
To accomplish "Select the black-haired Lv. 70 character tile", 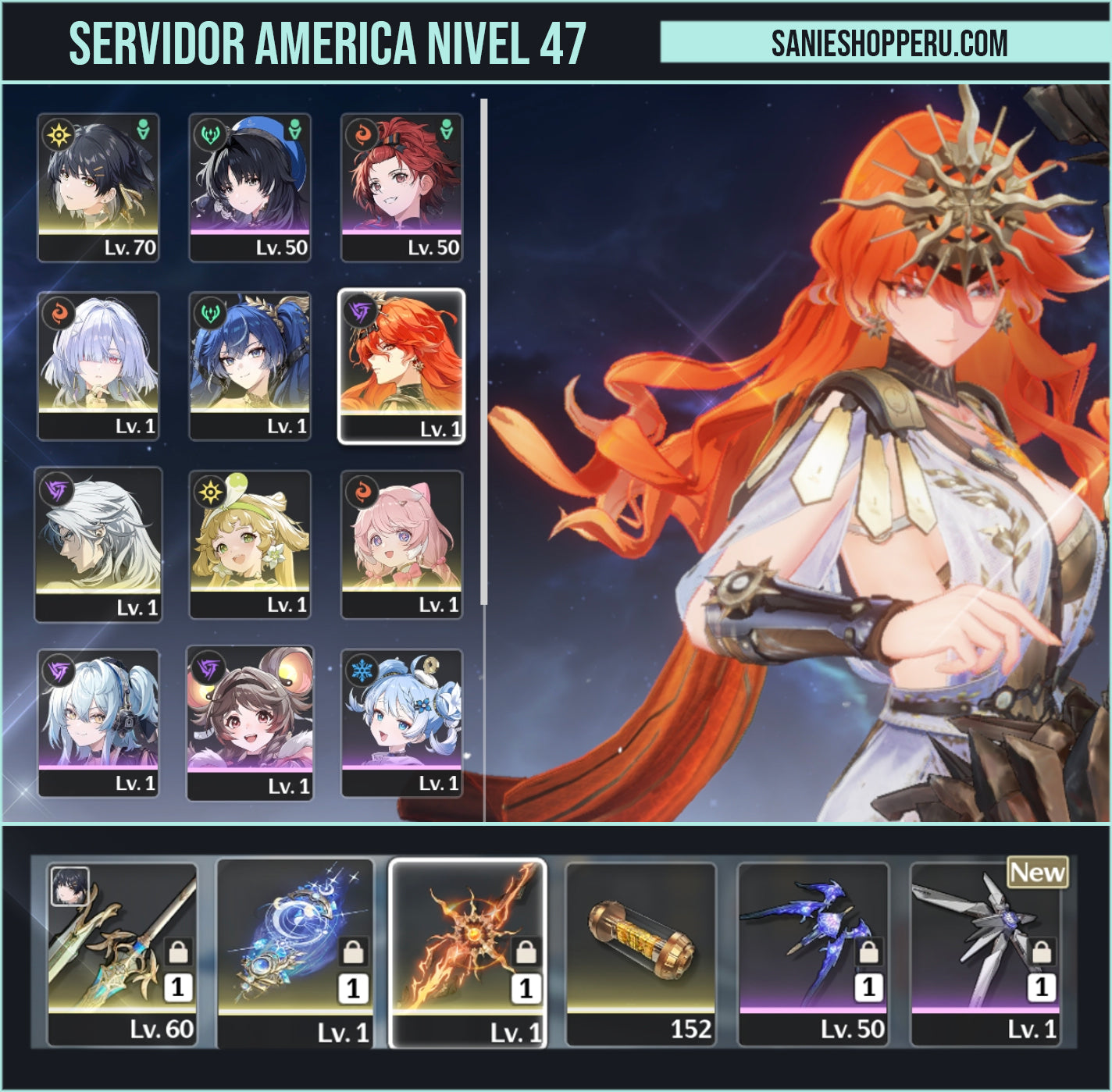I will [x=98, y=187].
